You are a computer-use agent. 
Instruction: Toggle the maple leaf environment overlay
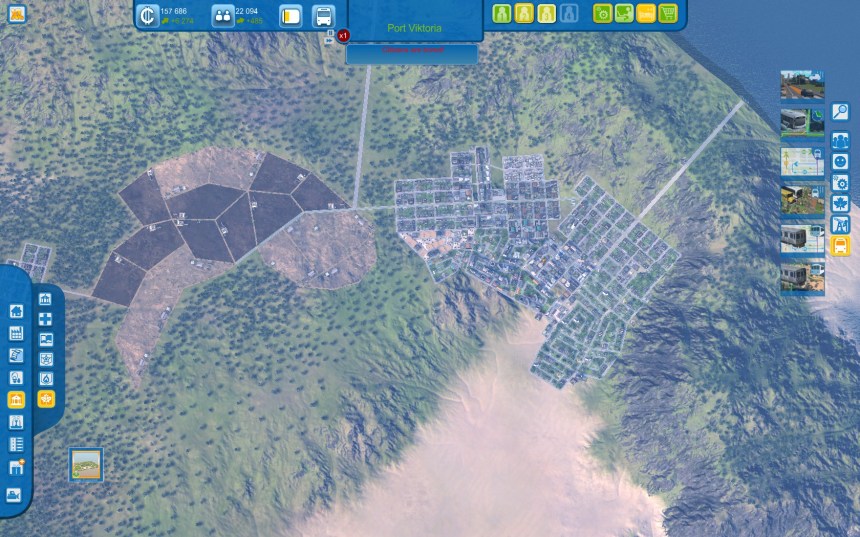pos(840,204)
